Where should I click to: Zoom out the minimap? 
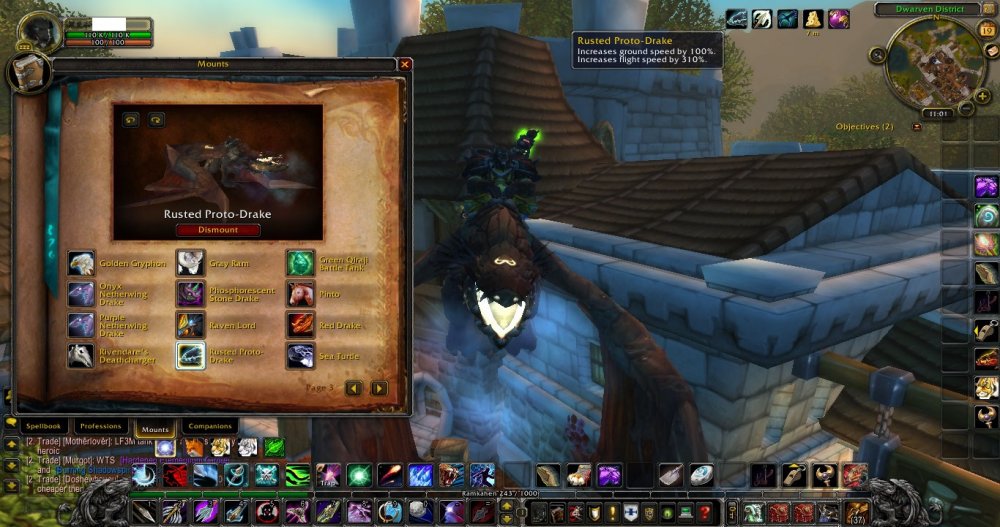tap(968, 107)
